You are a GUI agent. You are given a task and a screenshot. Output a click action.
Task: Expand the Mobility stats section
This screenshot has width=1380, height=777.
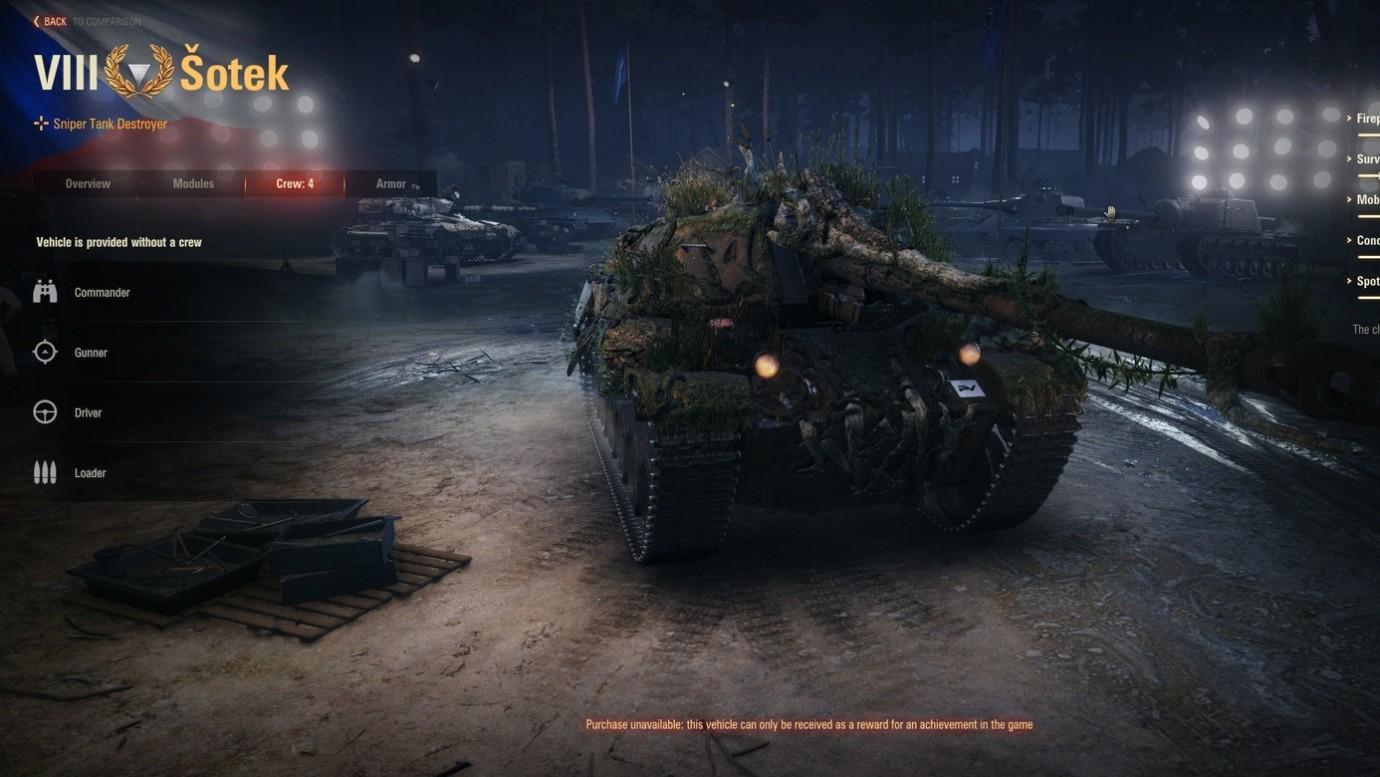1365,199
